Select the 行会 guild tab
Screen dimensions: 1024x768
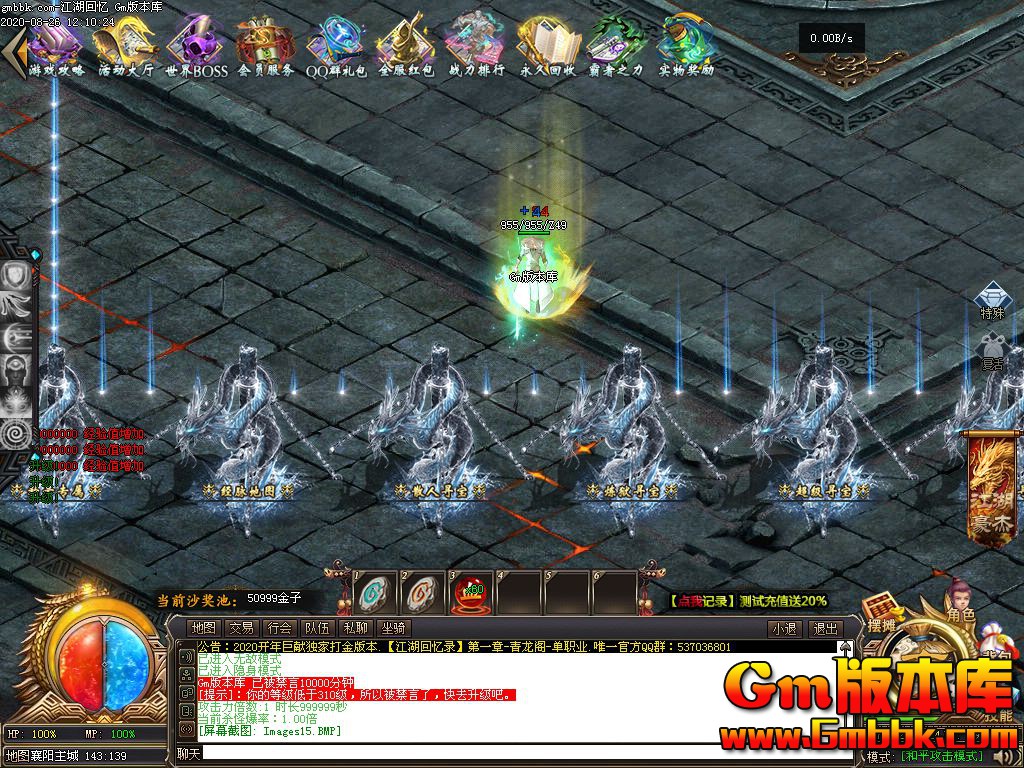click(279, 628)
